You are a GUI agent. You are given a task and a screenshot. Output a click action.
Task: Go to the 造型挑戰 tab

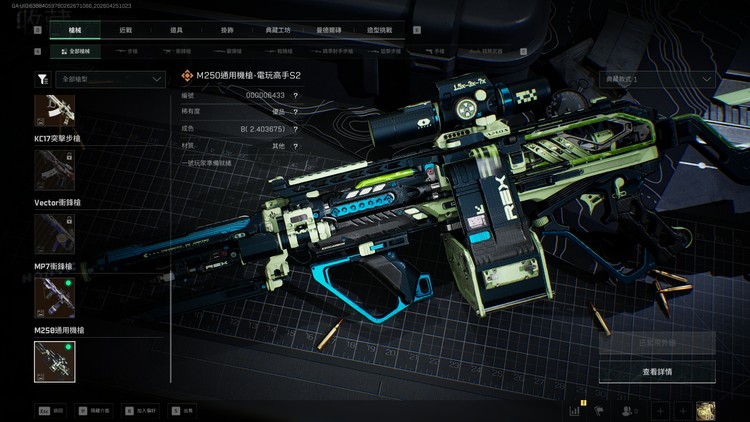385,31
